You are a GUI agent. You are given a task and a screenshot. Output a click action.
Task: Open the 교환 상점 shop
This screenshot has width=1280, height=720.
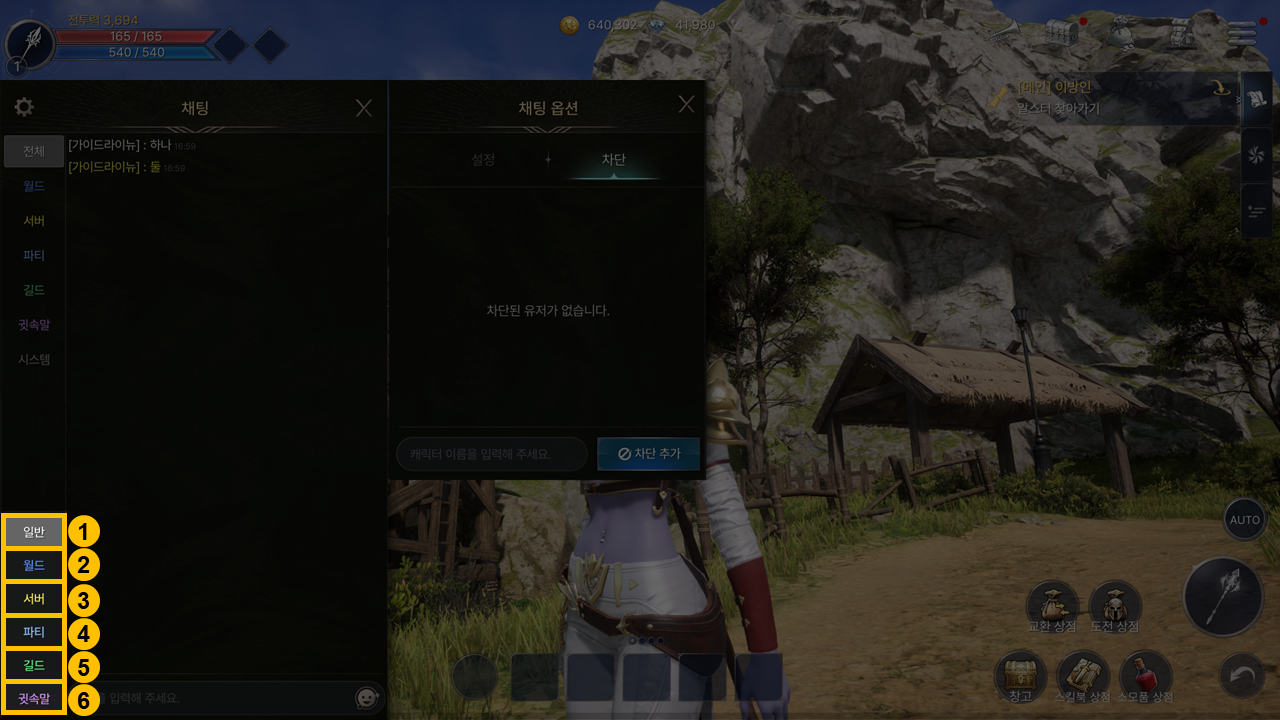coord(1052,606)
